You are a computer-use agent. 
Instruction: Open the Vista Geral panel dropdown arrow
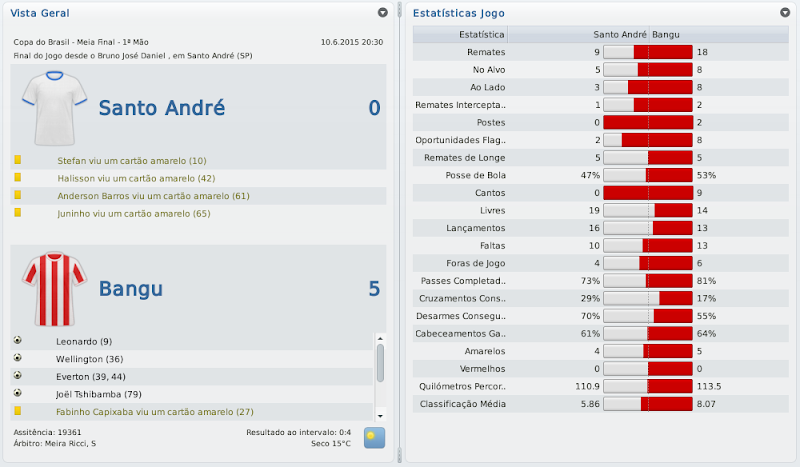382,13
